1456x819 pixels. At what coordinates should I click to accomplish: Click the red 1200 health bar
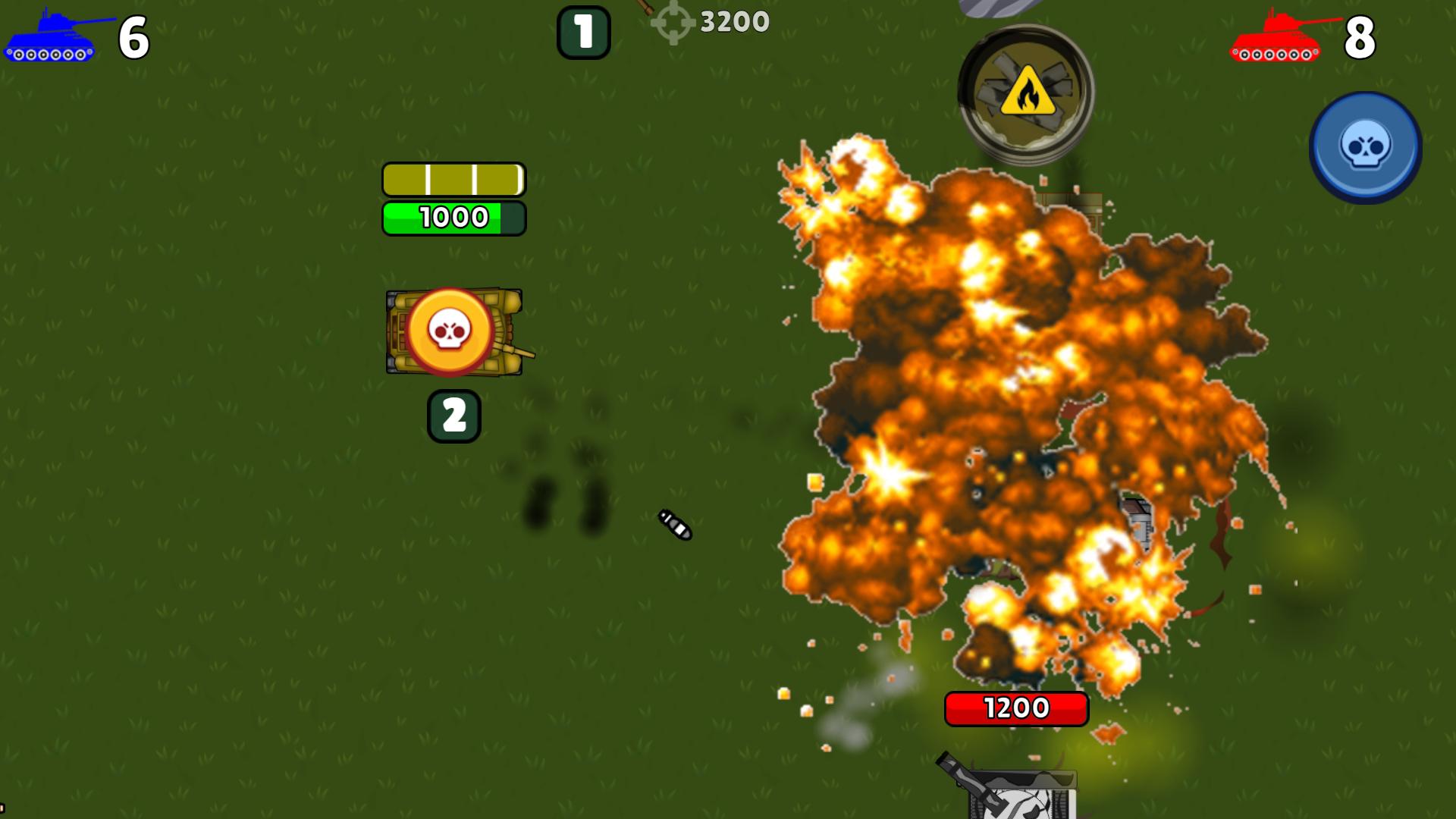coord(1016,708)
